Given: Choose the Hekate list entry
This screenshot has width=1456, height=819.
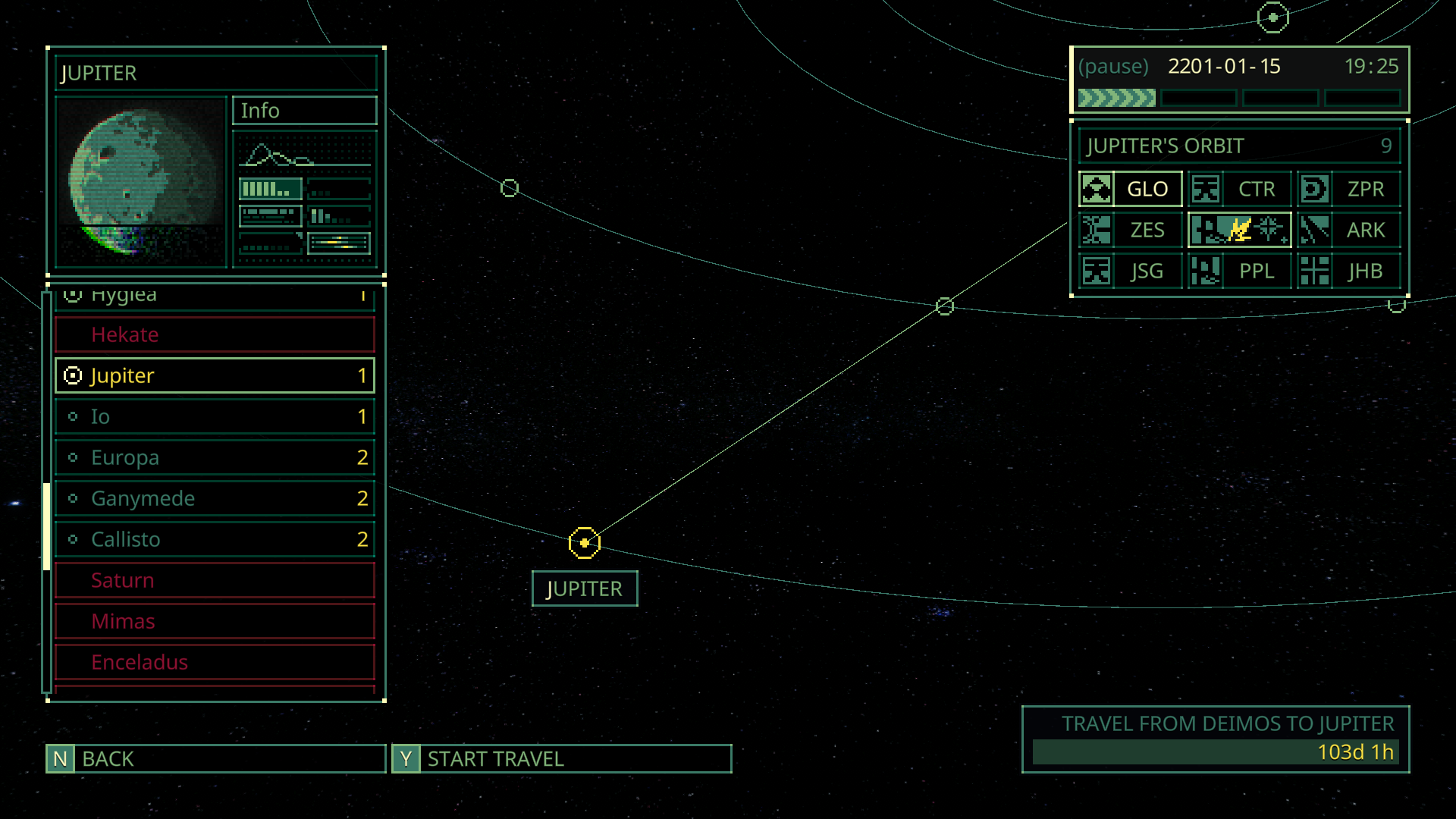Looking at the screenshot, I should click(215, 335).
